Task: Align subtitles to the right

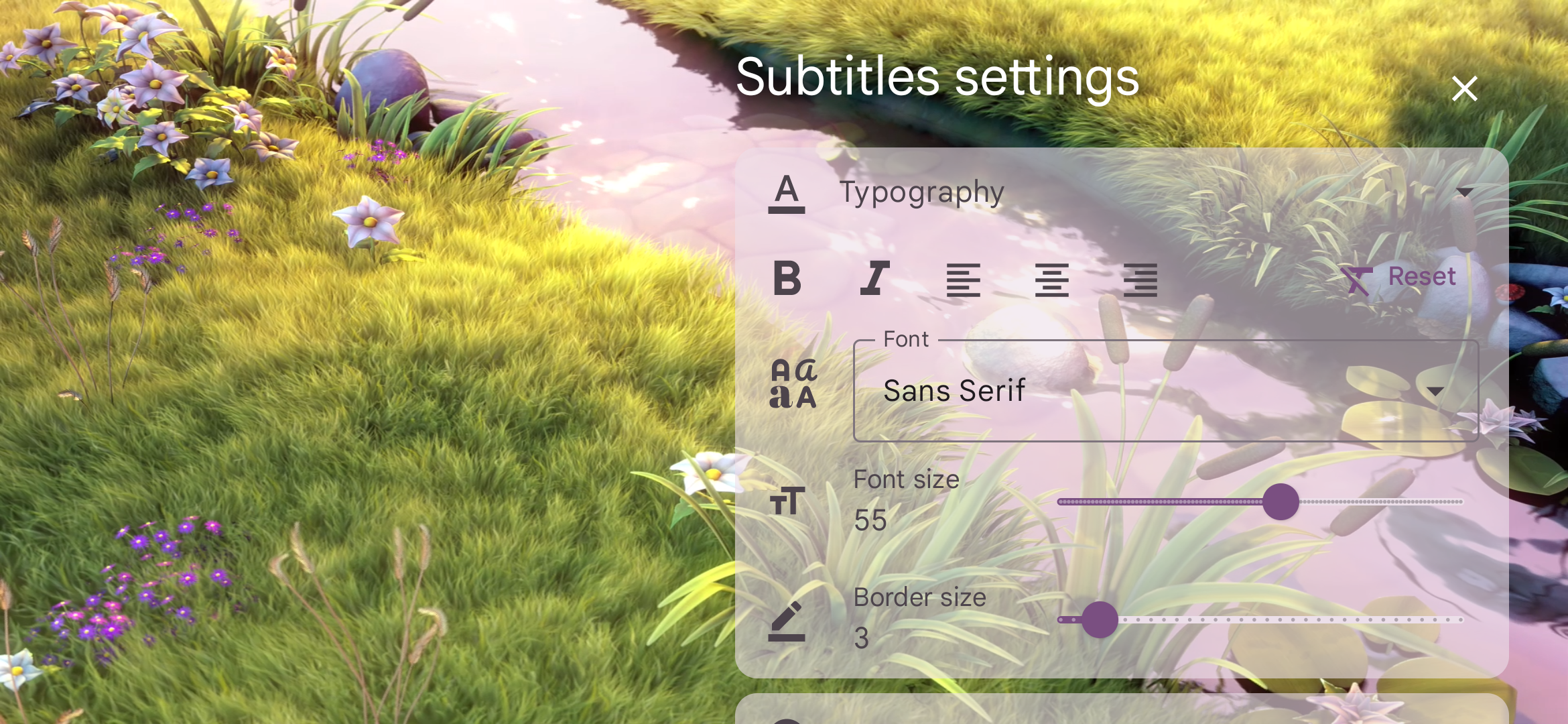Action: (1140, 280)
